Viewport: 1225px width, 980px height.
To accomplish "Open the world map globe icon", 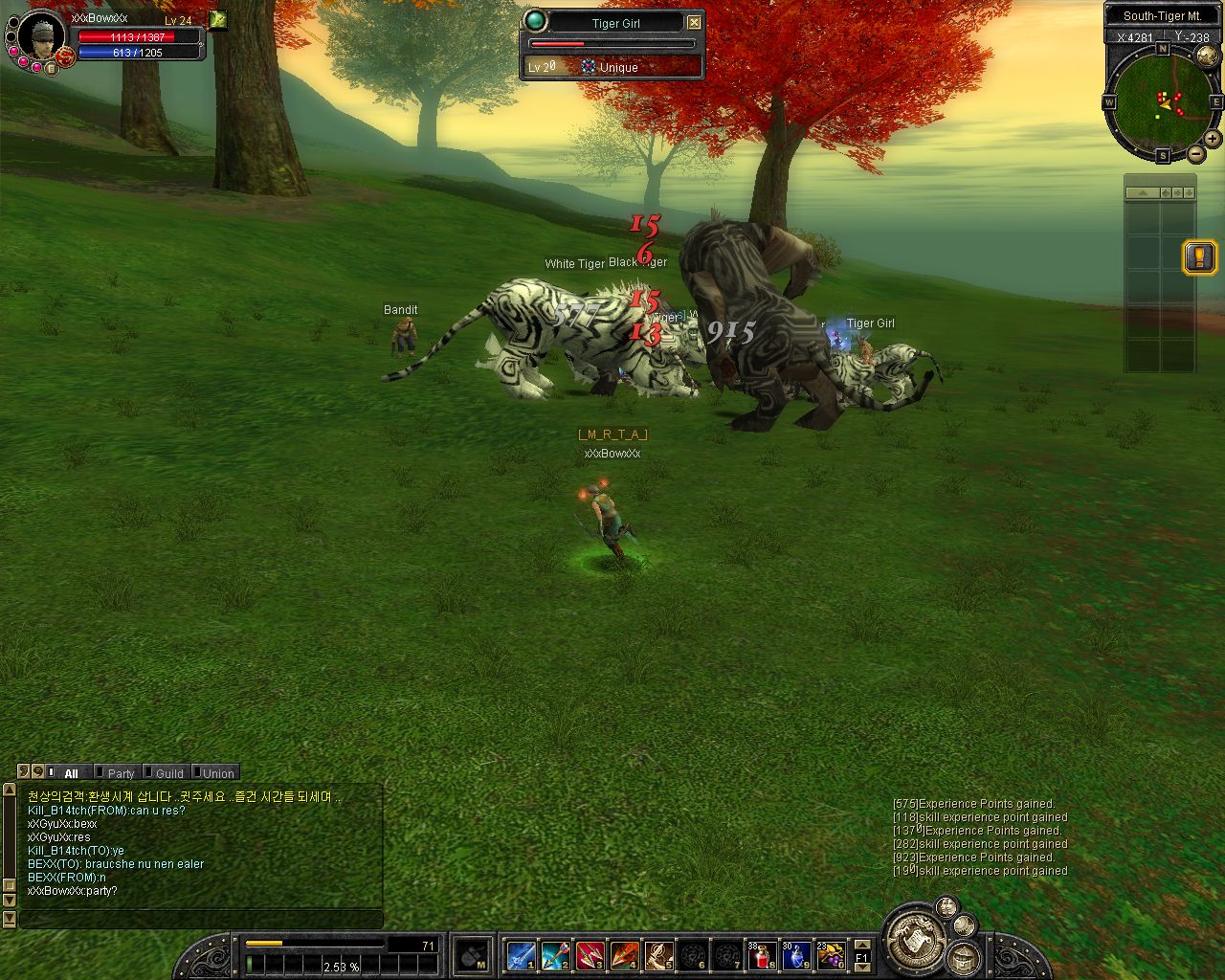I will click(x=1207, y=56).
